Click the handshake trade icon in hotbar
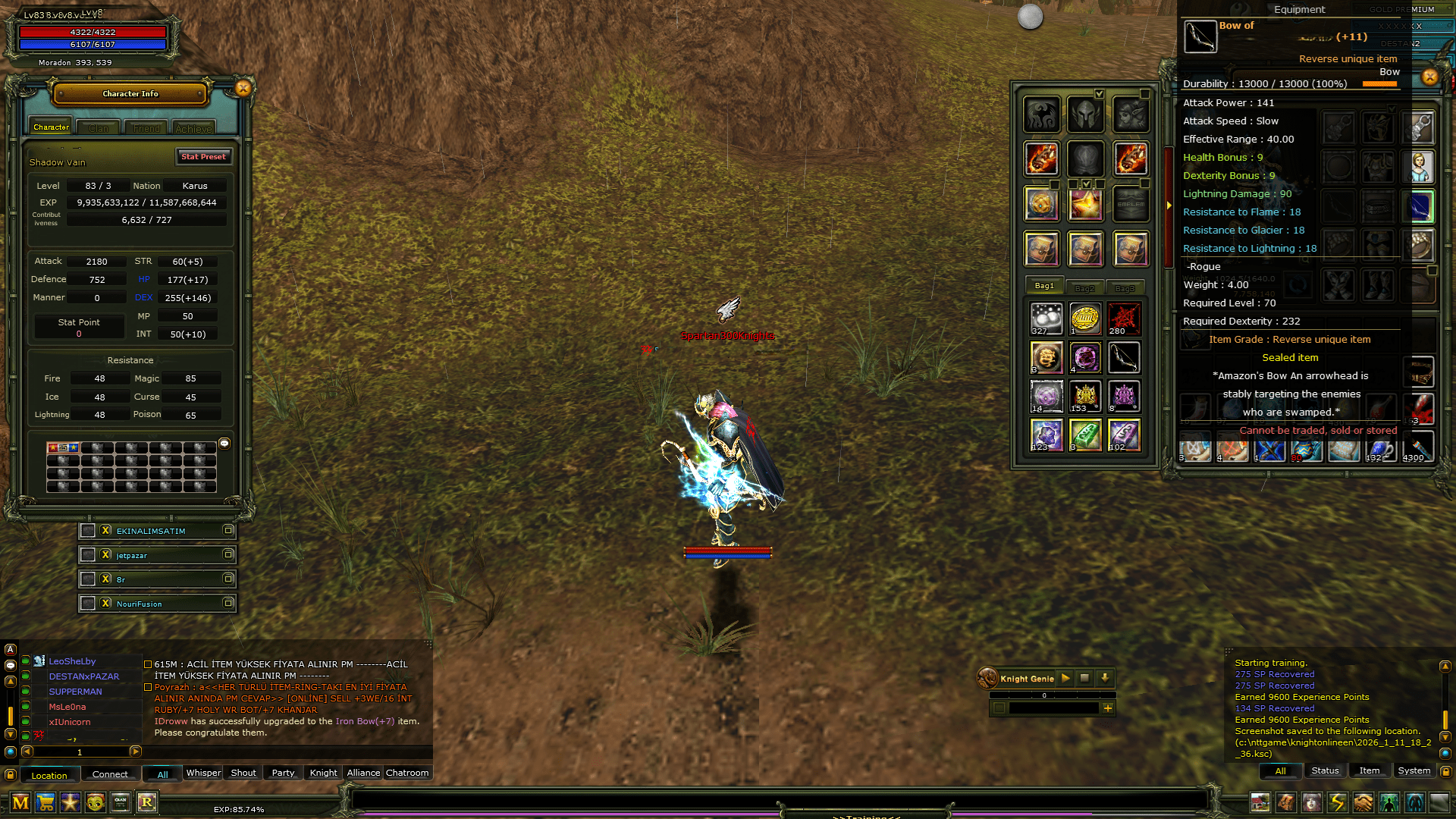Viewport: 1456px width, 819px height. tap(1362, 802)
